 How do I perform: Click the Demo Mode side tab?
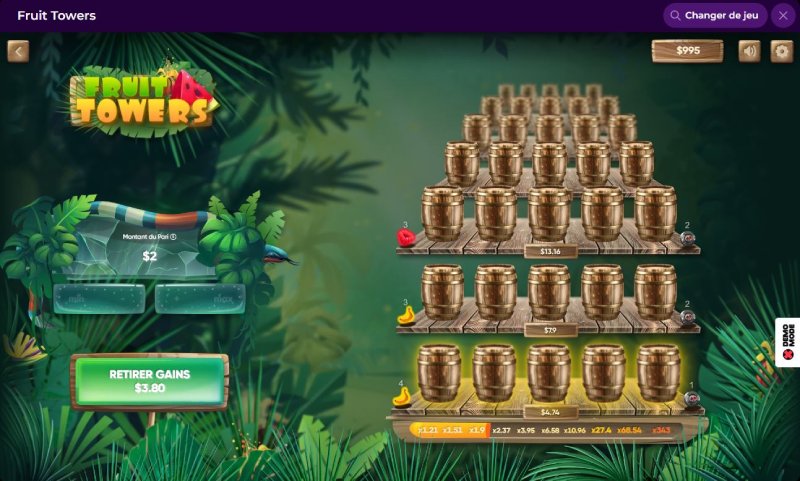(788, 343)
